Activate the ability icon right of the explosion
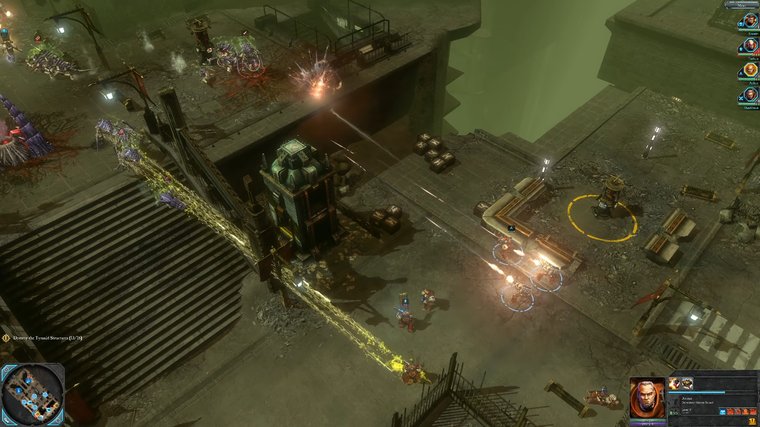This screenshot has width=760, height=427. [x=688, y=383]
